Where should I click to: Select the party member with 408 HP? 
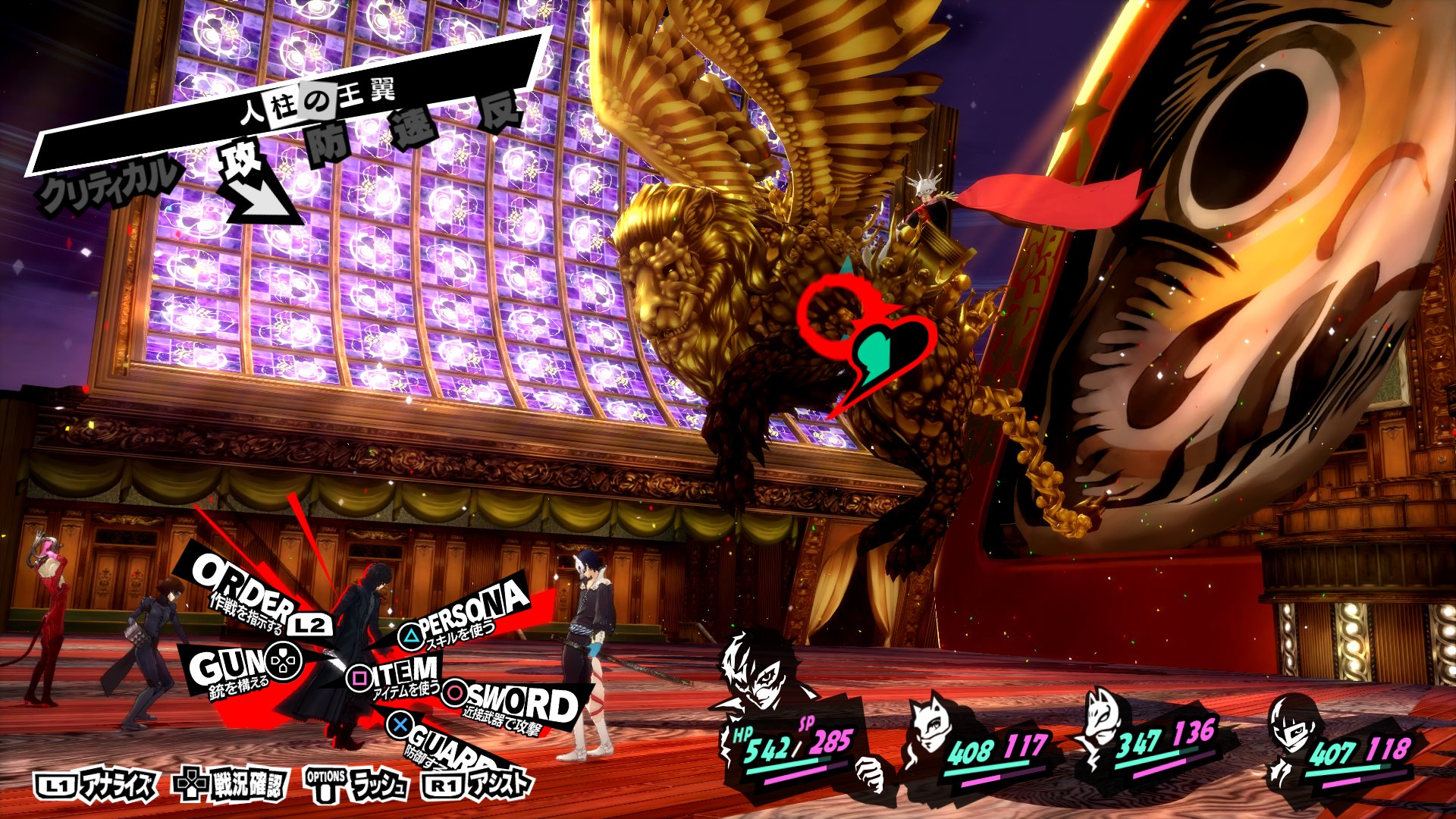(937, 730)
